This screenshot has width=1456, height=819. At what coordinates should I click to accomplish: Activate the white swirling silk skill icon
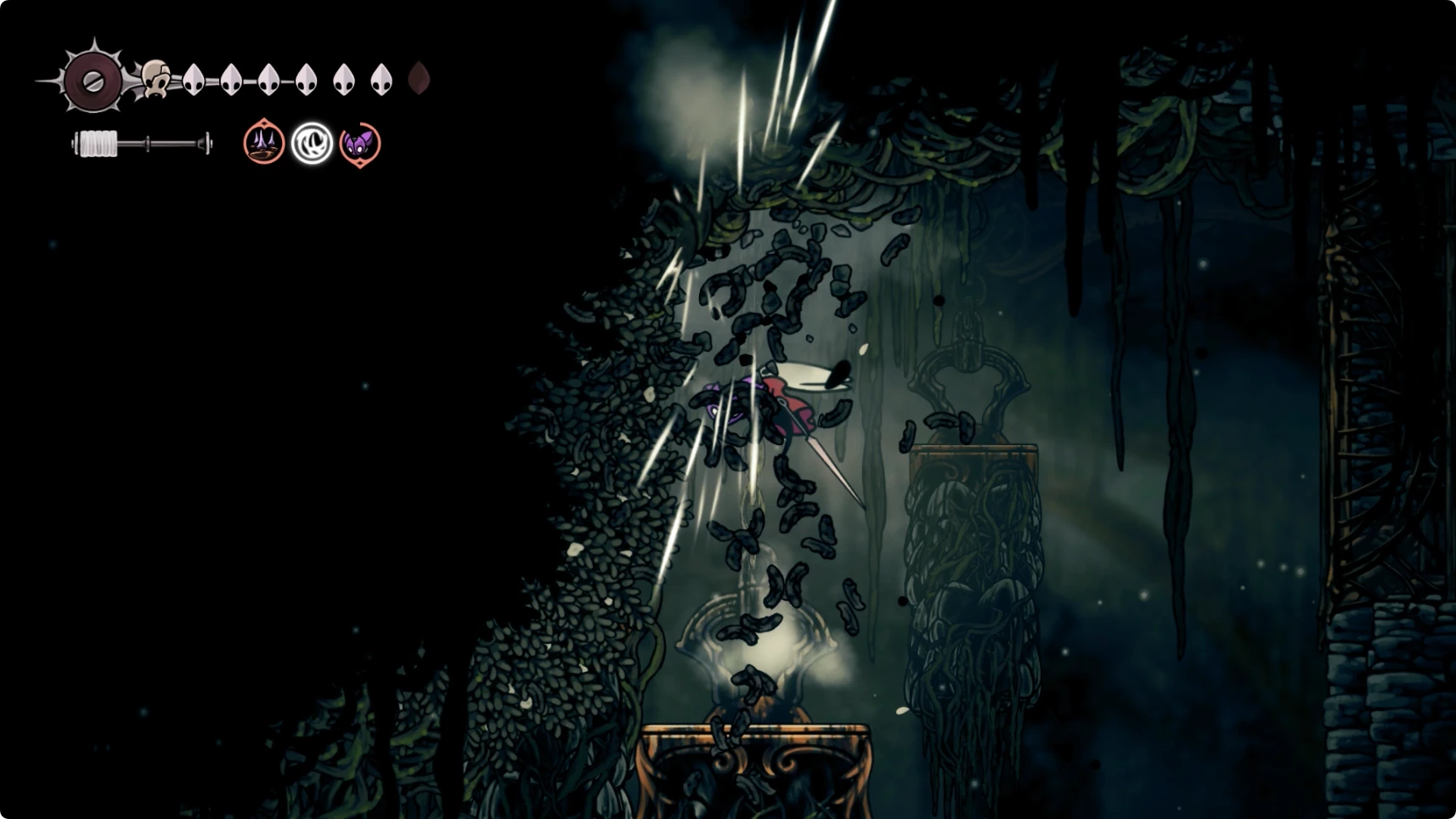[x=312, y=143]
